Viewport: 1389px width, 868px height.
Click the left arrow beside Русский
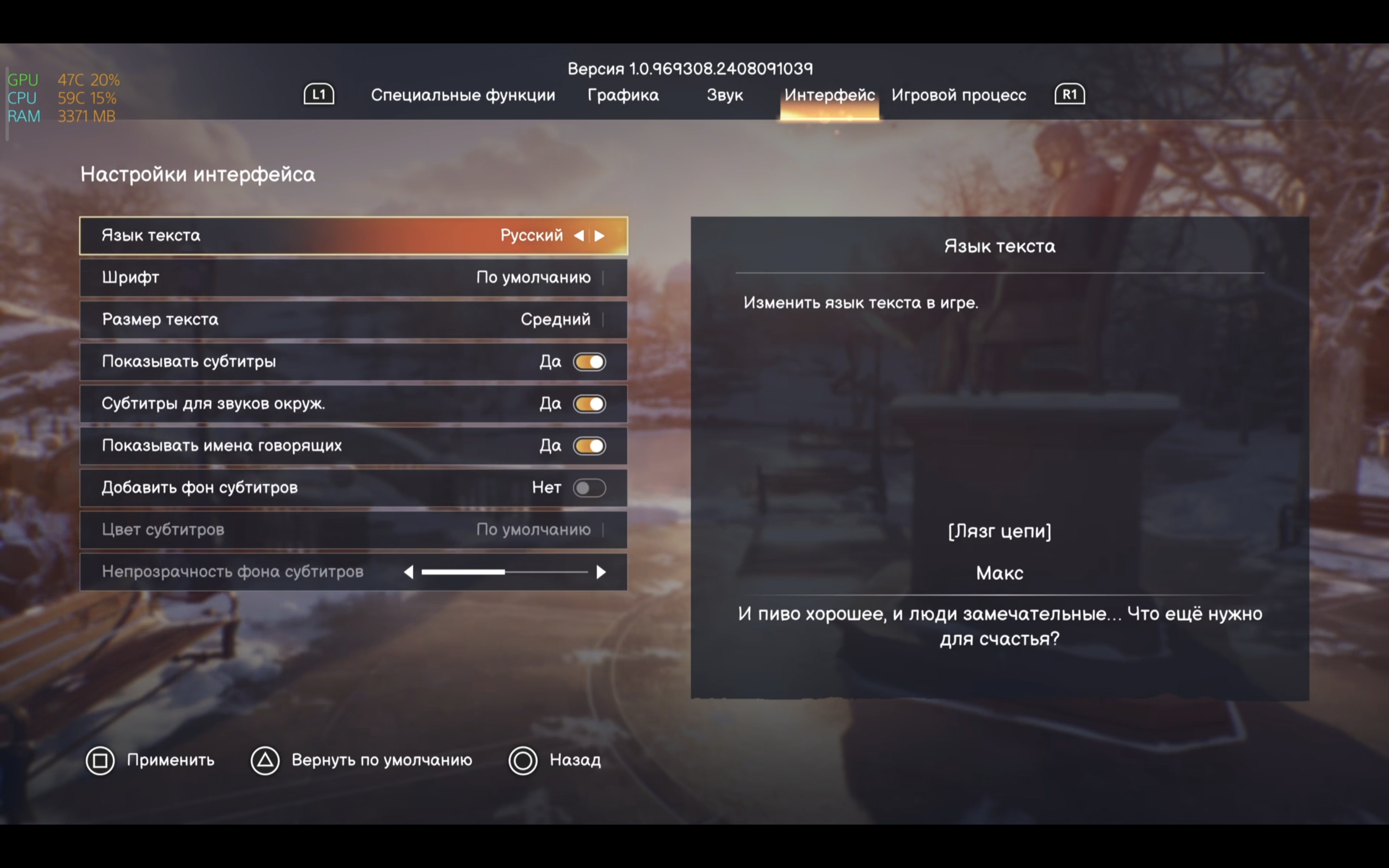(x=580, y=235)
